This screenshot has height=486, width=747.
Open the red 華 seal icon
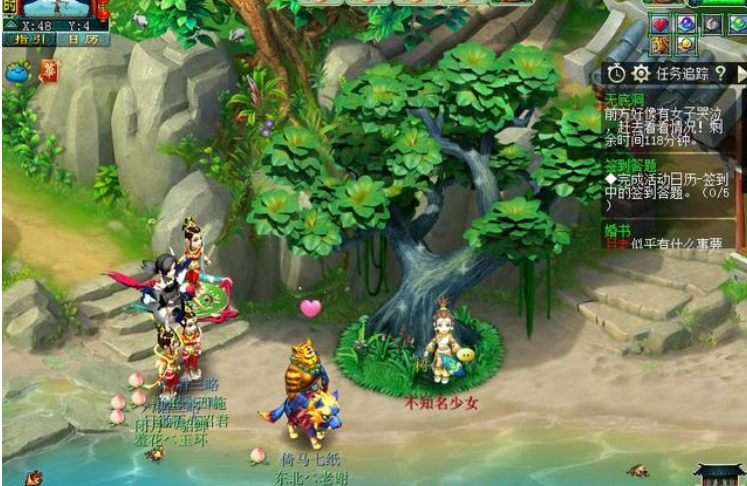(x=48, y=71)
